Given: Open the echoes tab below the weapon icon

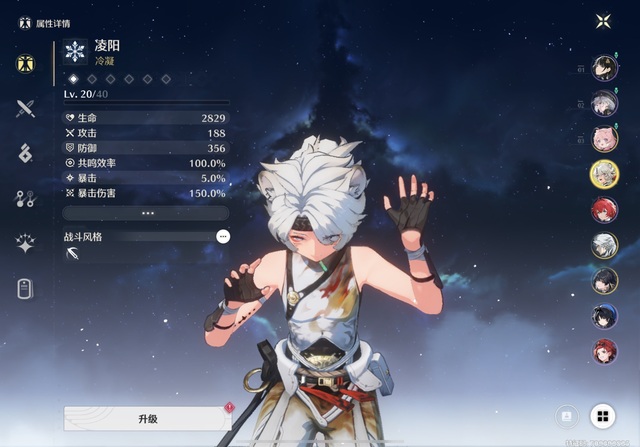Looking at the screenshot, I should [x=26, y=153].
